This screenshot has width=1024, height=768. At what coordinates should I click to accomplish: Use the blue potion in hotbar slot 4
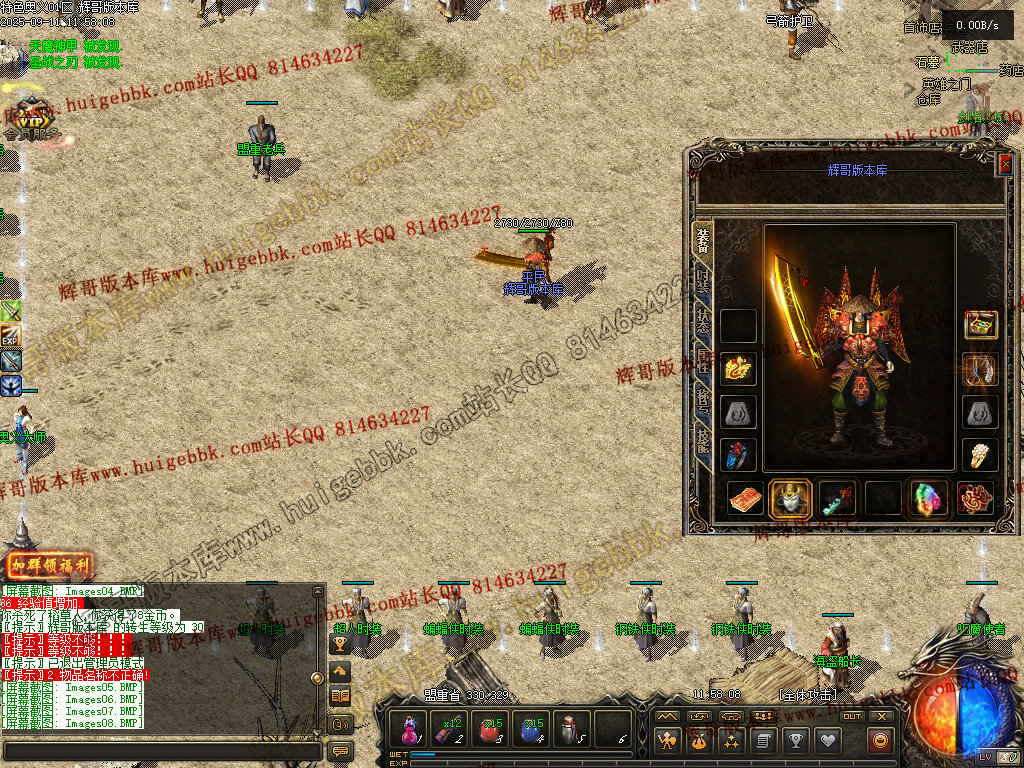(530, 729)
